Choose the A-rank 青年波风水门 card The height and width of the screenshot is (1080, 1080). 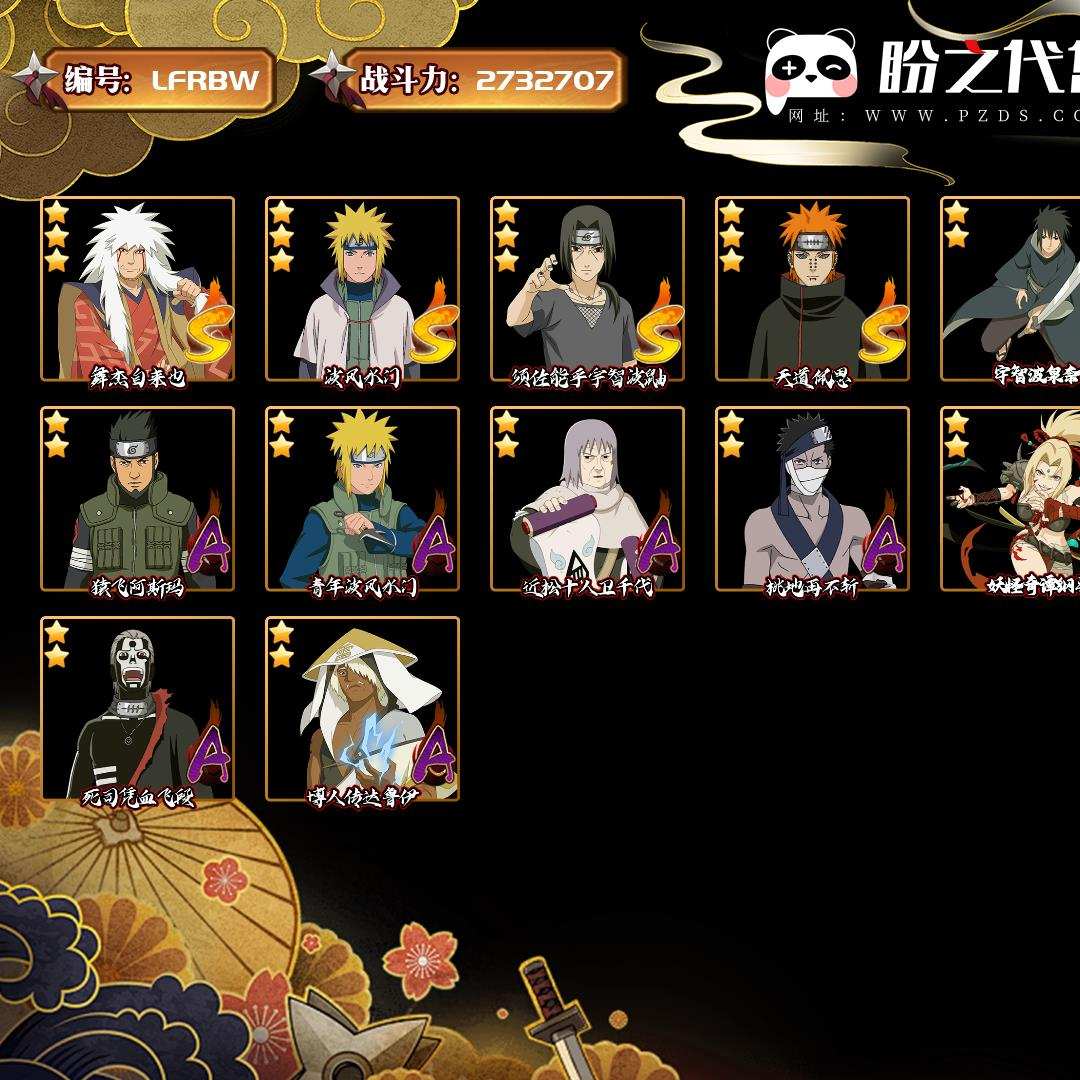coord(362,499)
